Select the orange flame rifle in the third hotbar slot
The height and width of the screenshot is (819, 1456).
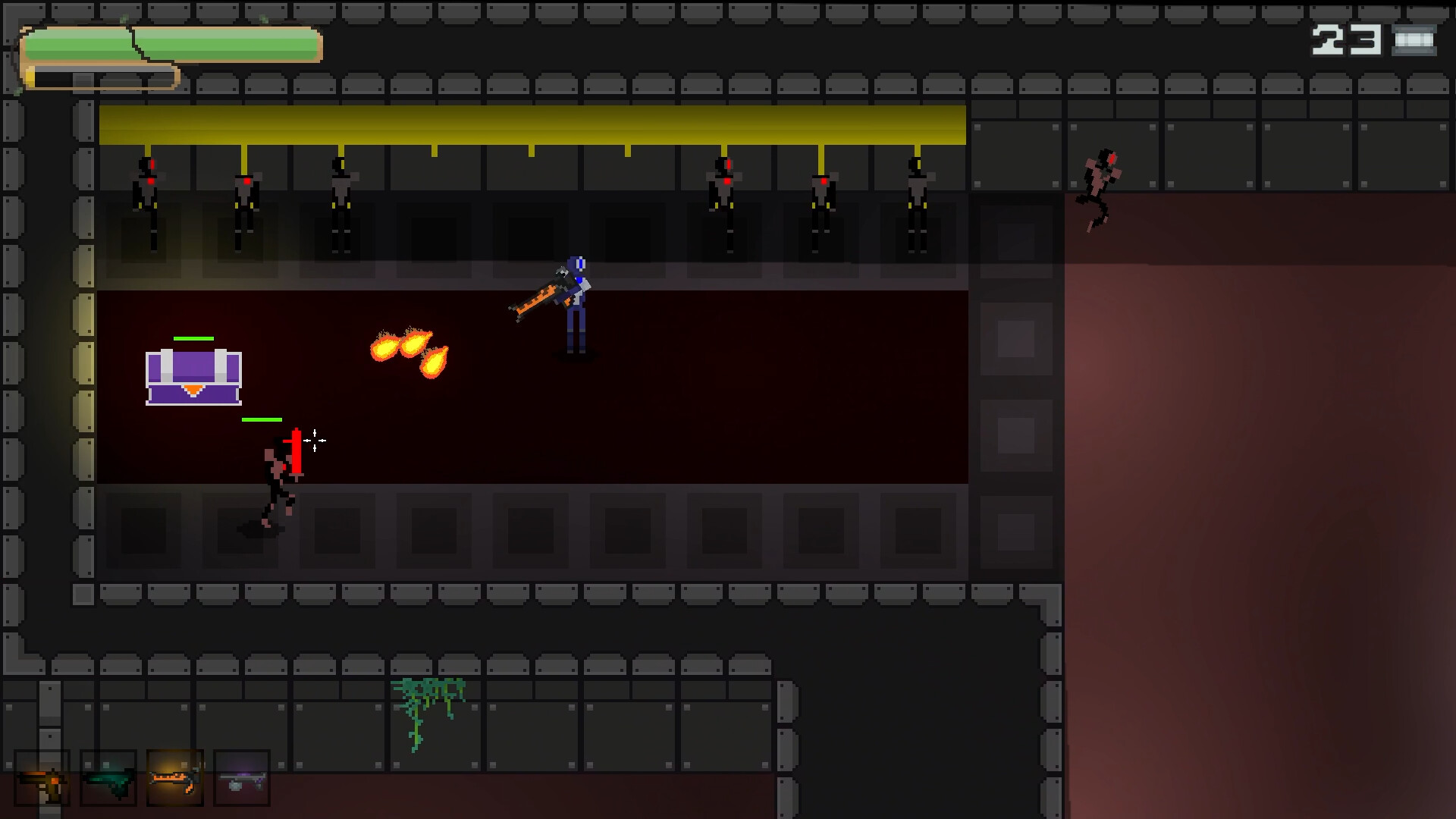[x=175, y=777]
